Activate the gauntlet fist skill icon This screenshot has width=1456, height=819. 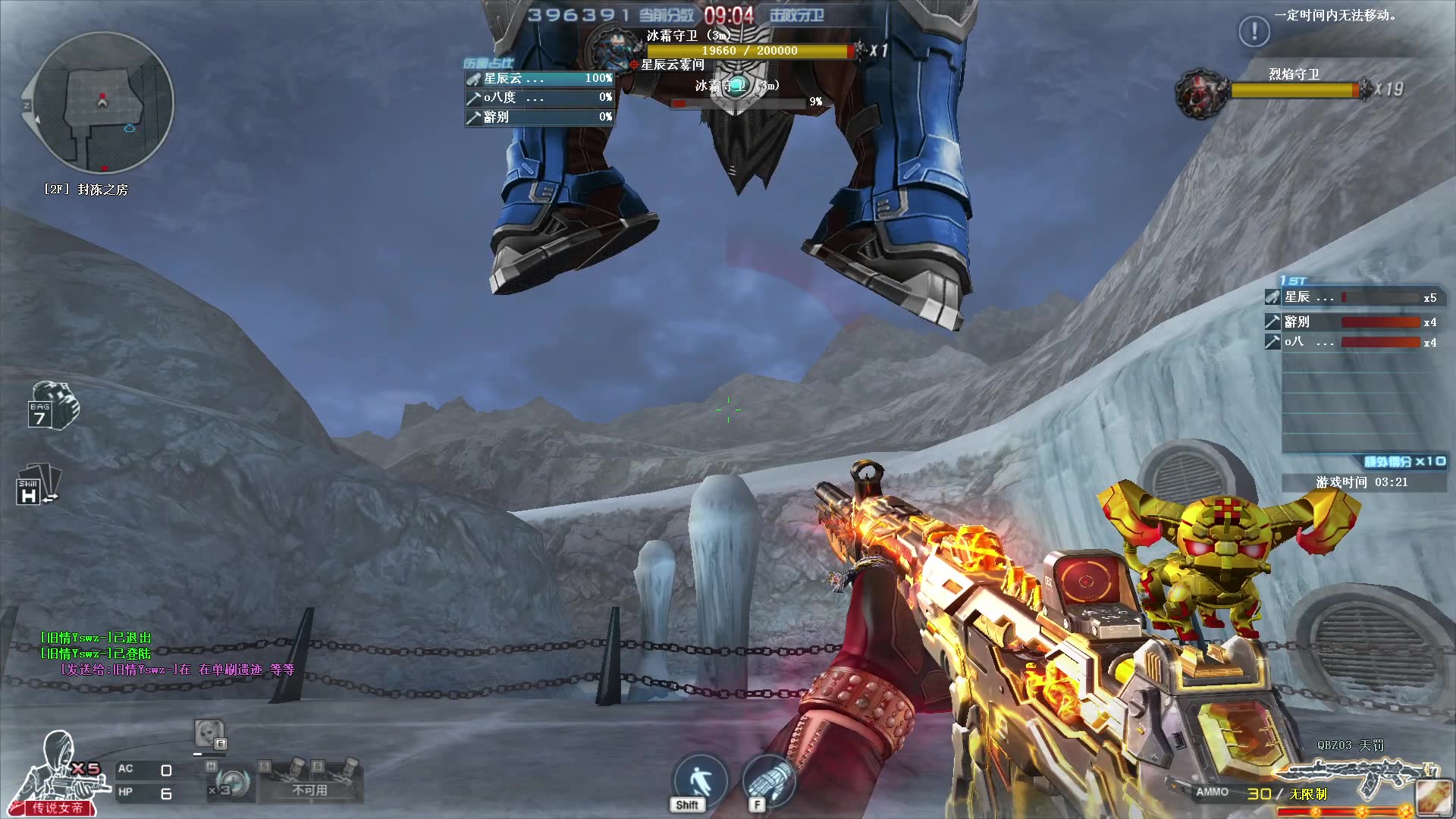[768, 781]
